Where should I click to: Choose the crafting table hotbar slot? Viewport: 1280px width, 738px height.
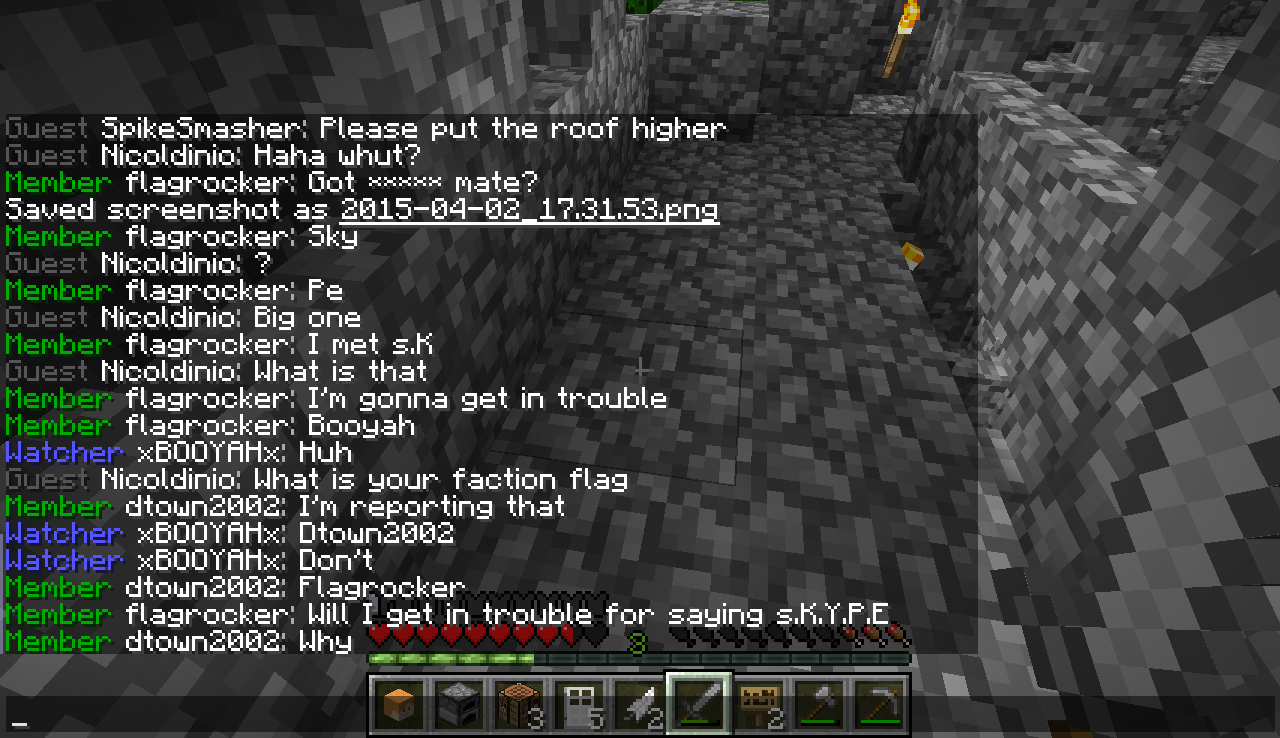coord(520,704)
